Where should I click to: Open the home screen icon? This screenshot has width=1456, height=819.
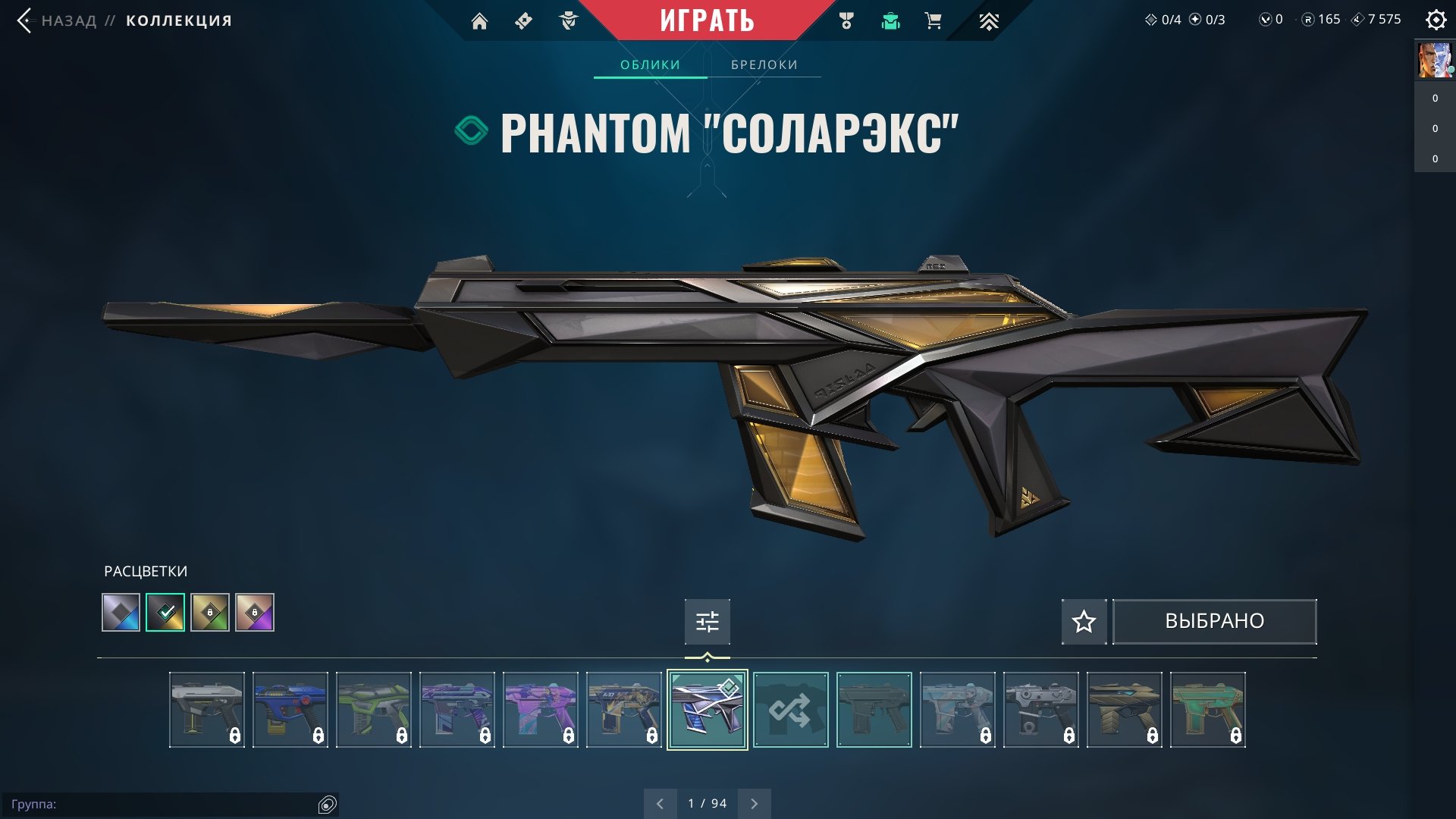click(x=479, y=21)
